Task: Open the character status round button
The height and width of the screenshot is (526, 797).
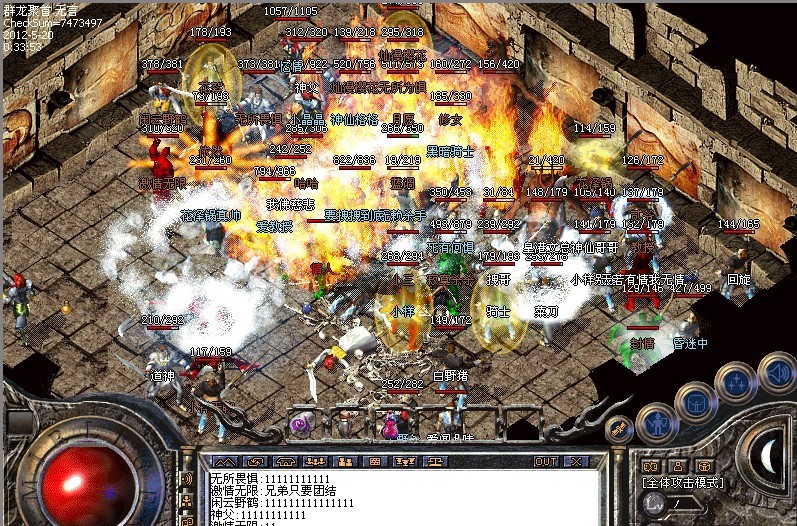Action: [655, 425]
